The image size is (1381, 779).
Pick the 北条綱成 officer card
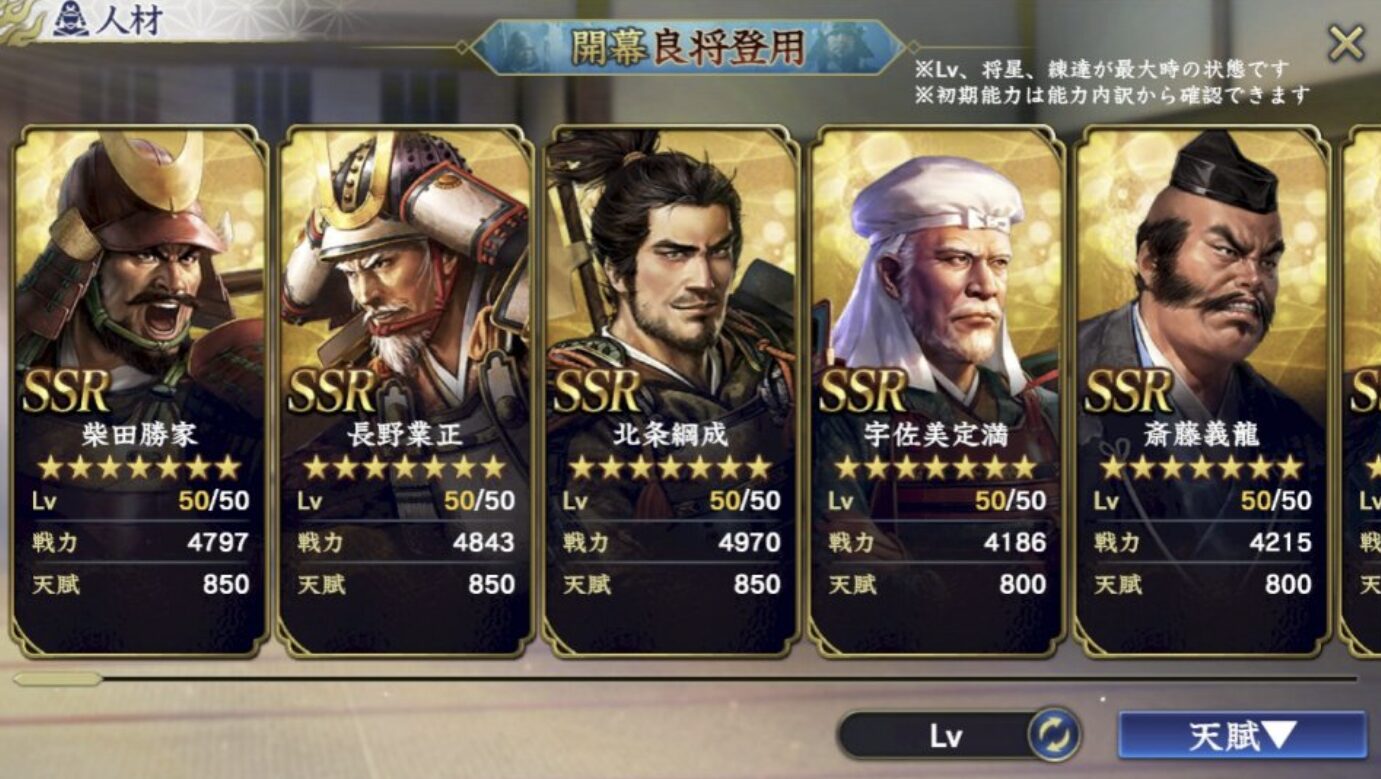670,390
